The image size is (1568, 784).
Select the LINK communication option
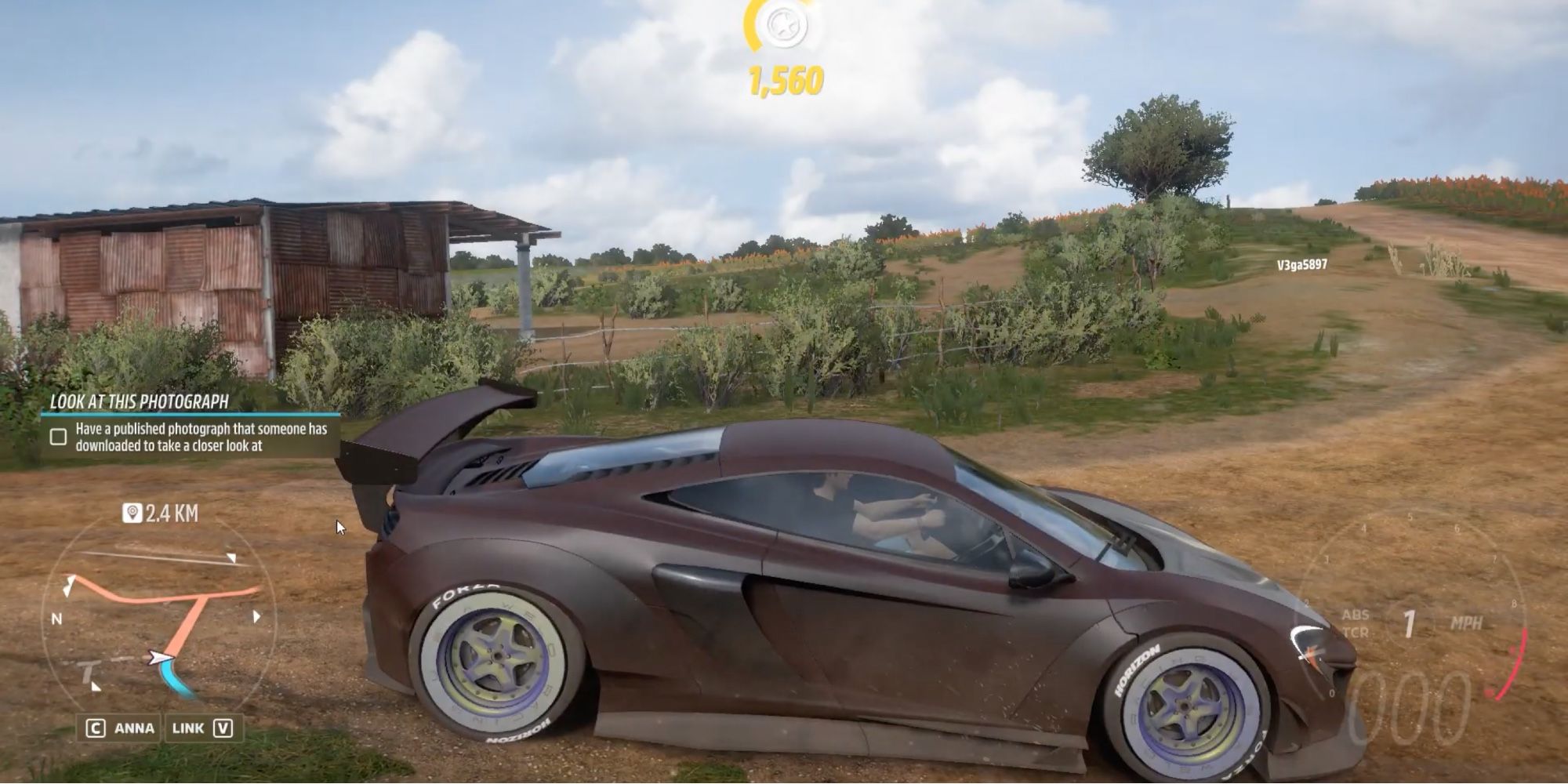coord(187,728)
